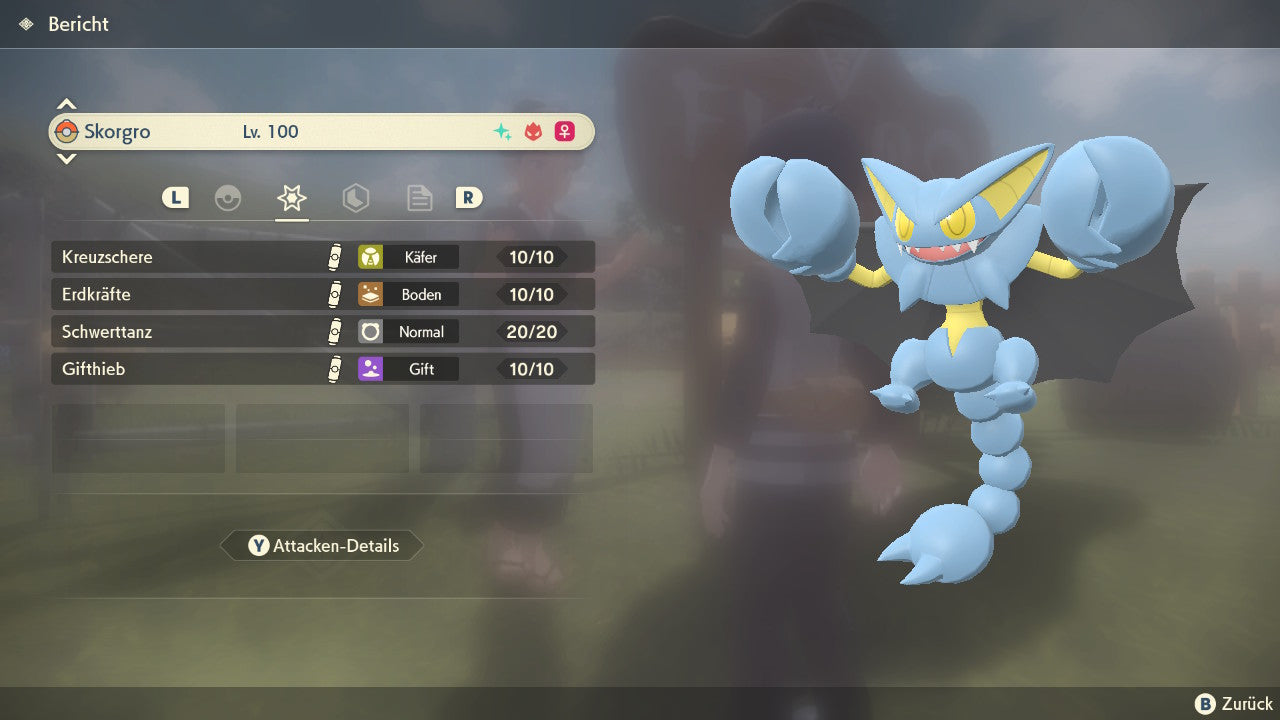1280x720 pixels.
Task: Open the moves tab with star icon
Action: 291,198
